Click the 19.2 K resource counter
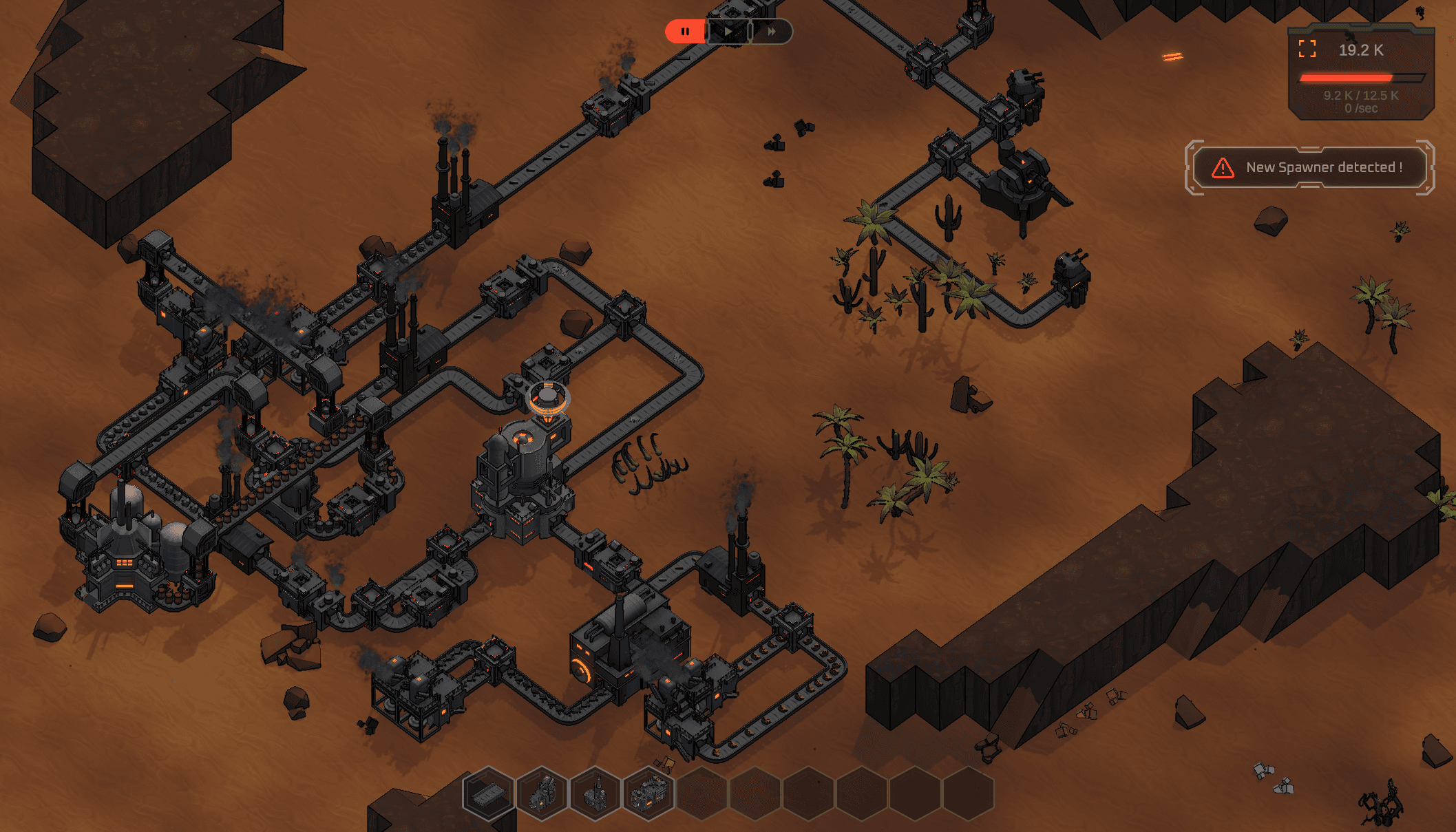Image resolution: width=1456 pixels, height=832 pixels. (1360, 49)
